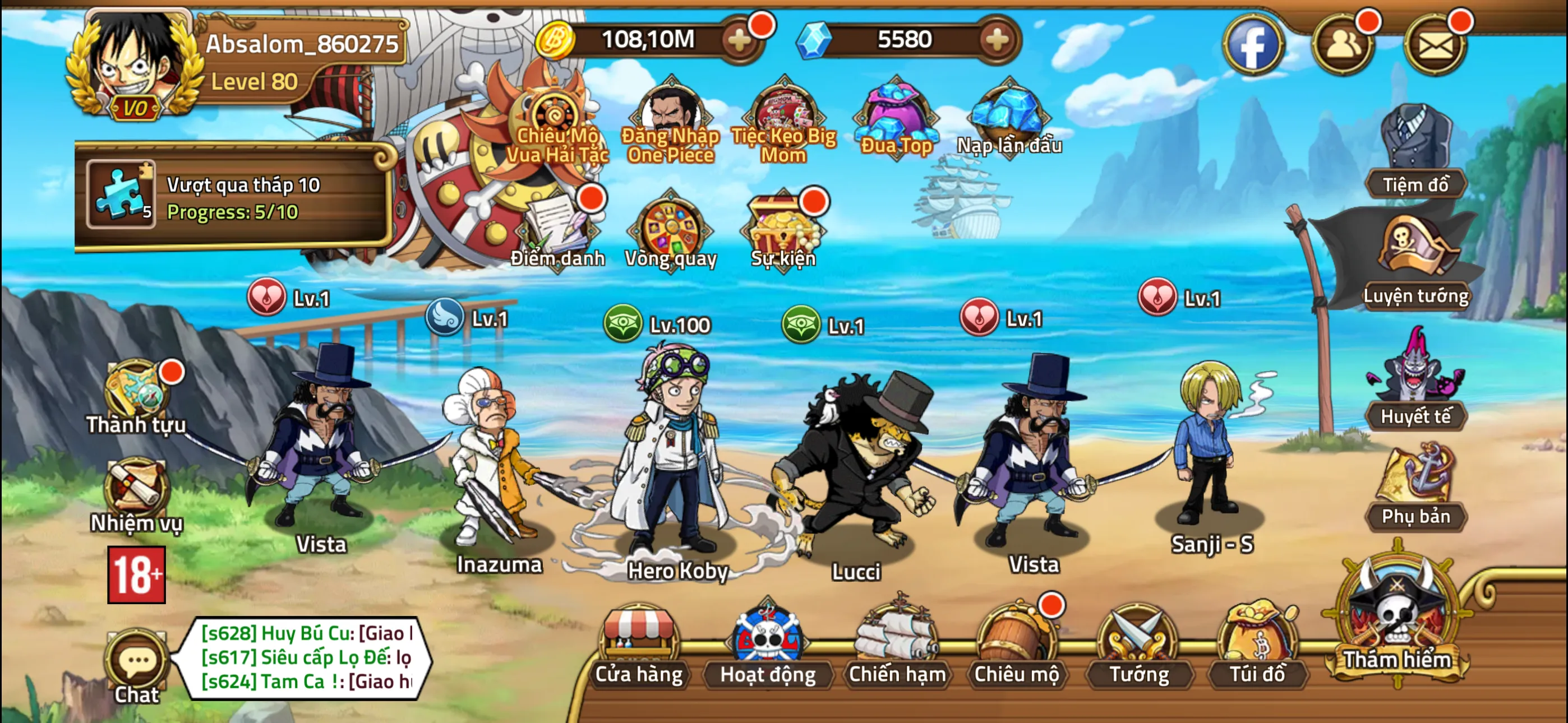View Thành tựu achievements
Screen dimensions: 1568x723
point(134,396)
